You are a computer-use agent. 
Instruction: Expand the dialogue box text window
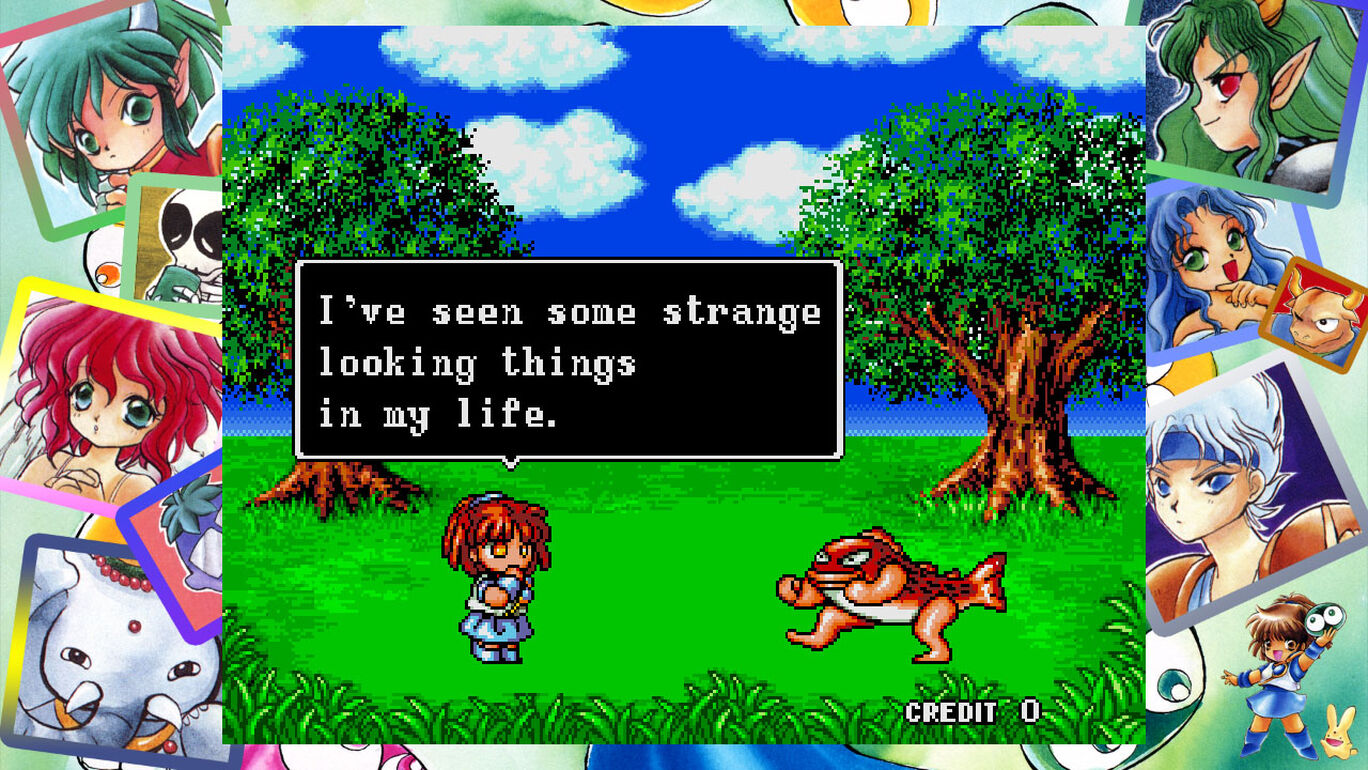point(565,360)
